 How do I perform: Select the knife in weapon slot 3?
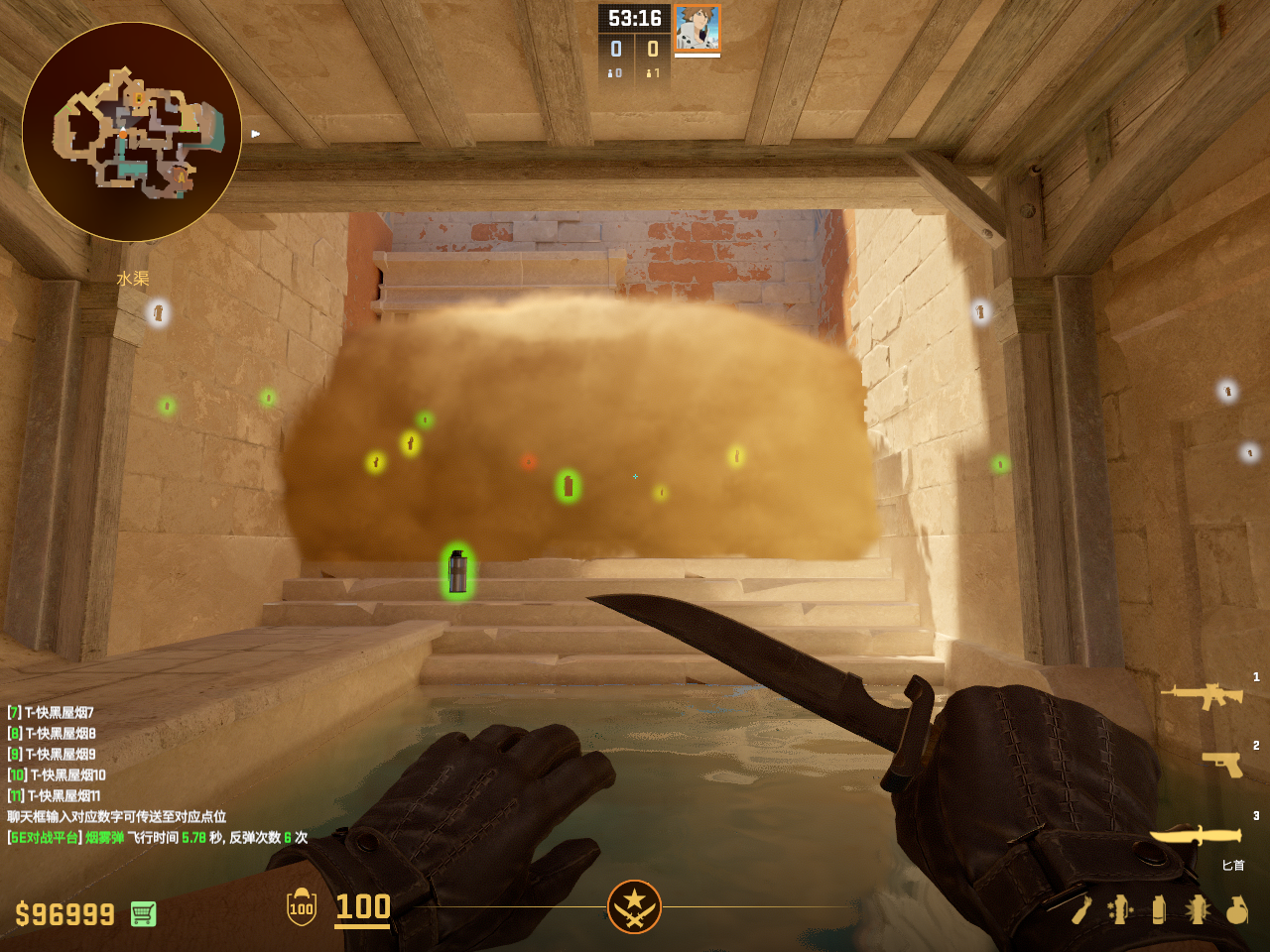point(1196,836)
